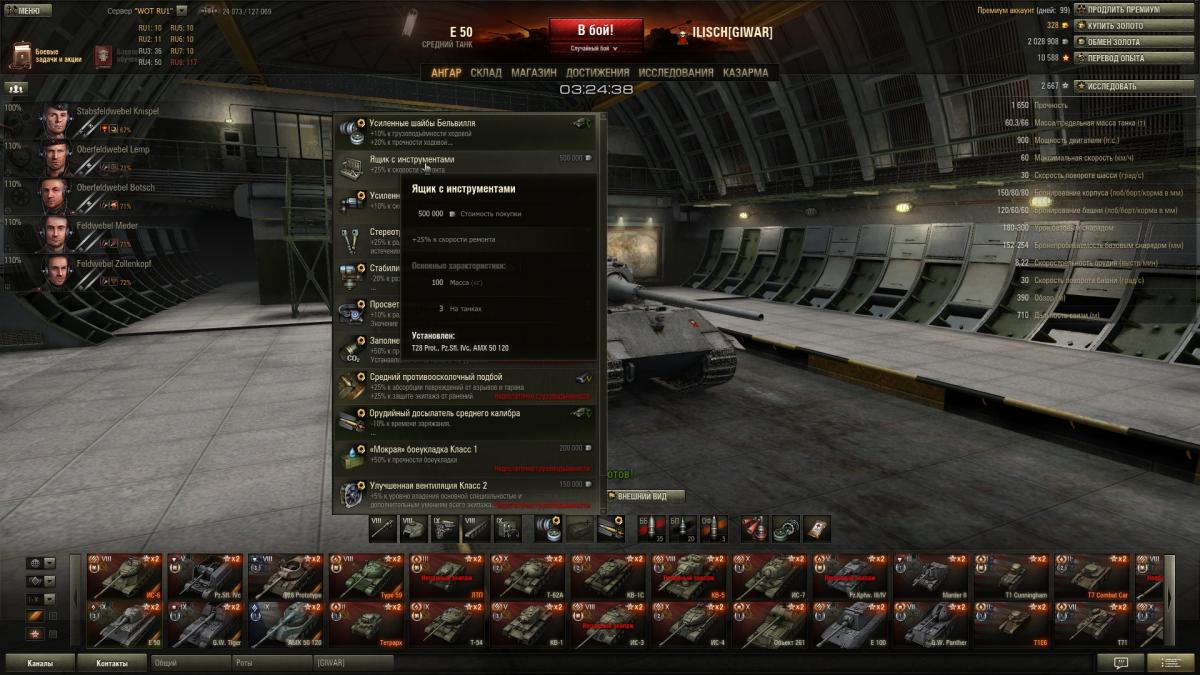The height and width of the screenshot is (675, 1200).
Task: Open the "Магазин" tab
Action: [x=534, y=73]
